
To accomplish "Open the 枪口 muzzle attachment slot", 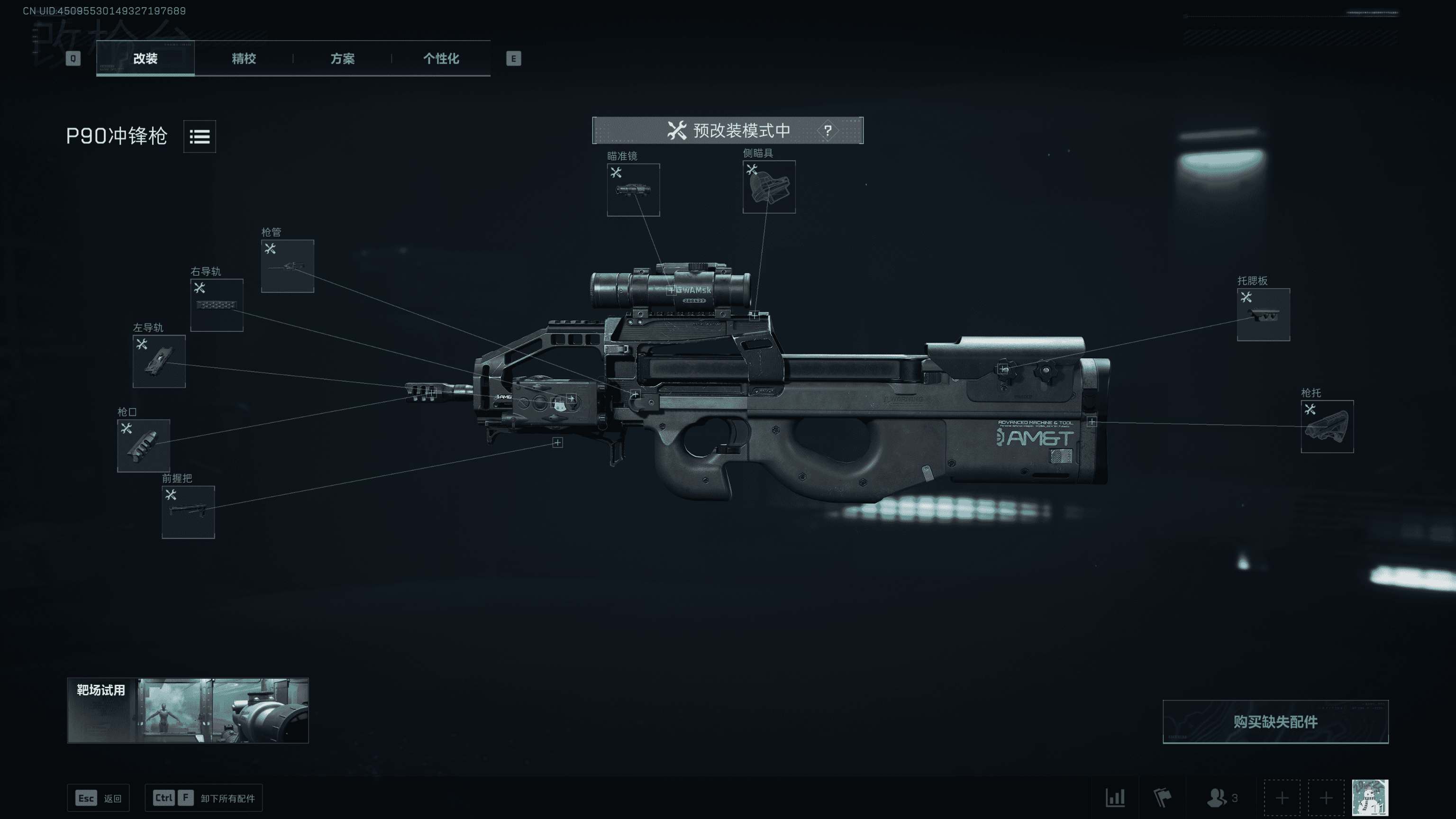I will [x=144, y=446].
